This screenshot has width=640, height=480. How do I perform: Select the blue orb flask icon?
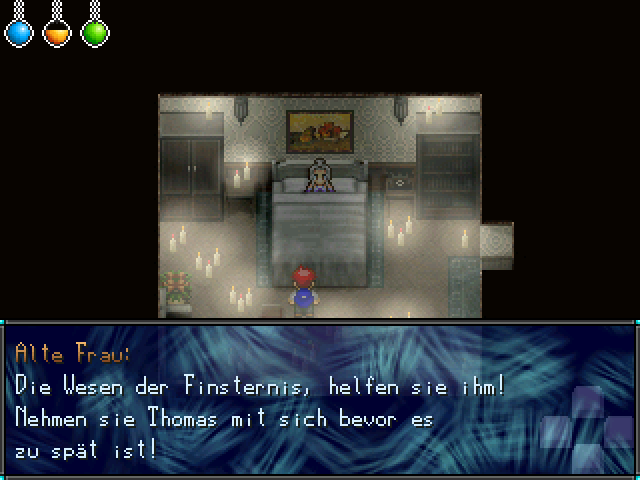pyautogui.click(x=19, y=33)
